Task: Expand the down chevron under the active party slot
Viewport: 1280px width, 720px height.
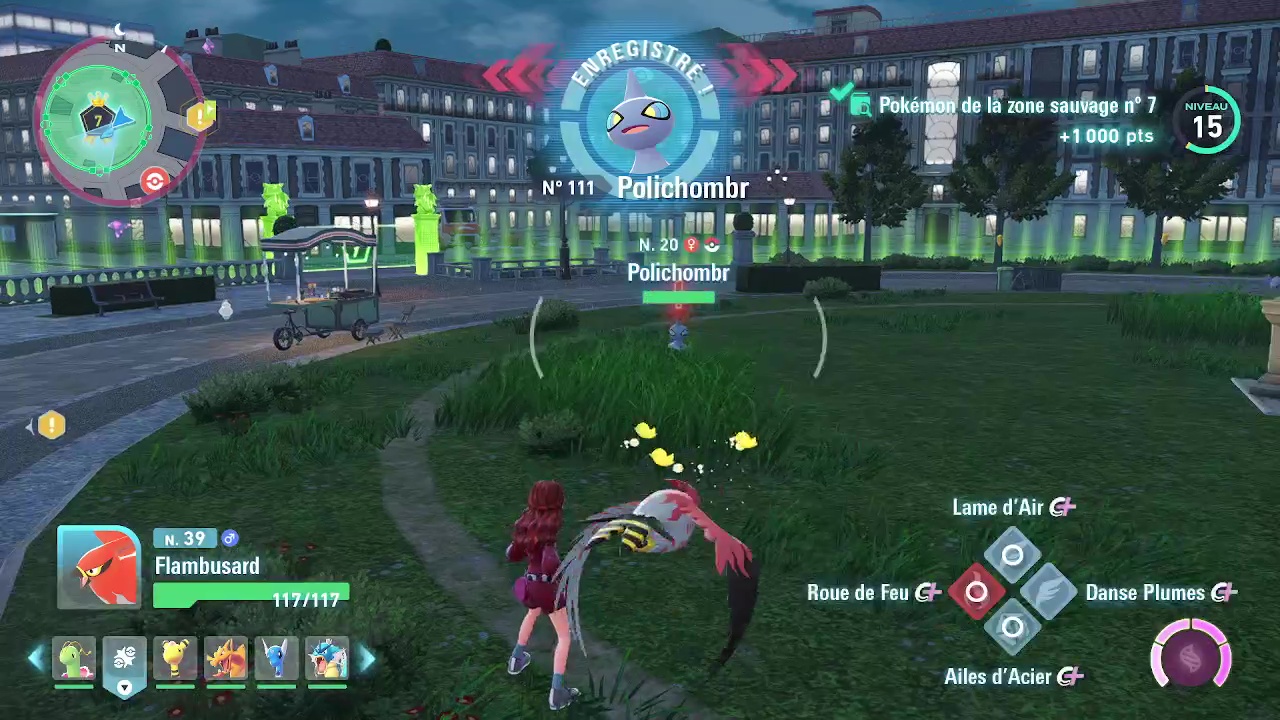Action: (x=124, y=688)
